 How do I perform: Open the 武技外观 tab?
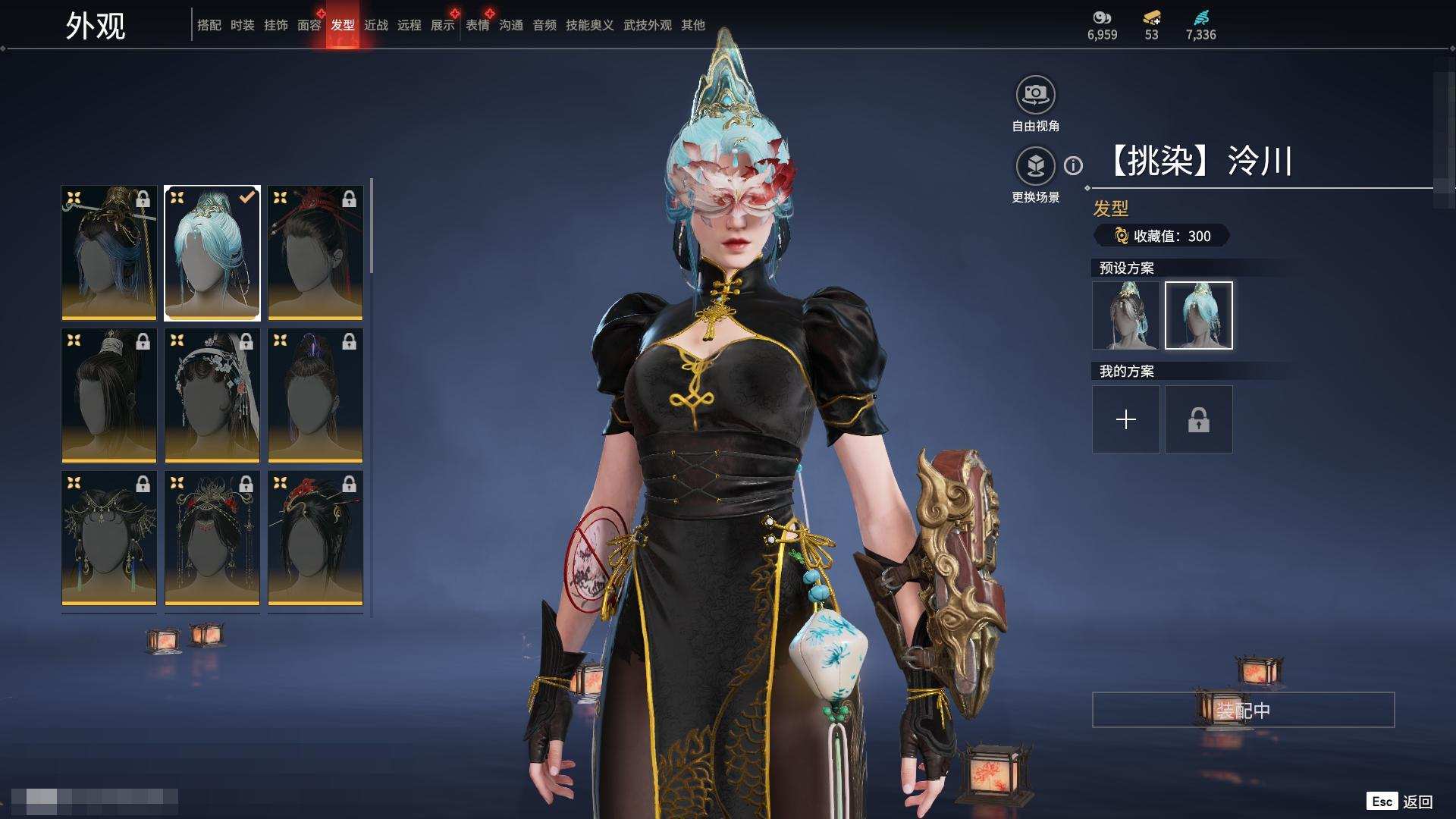click(x=647, y=25)
